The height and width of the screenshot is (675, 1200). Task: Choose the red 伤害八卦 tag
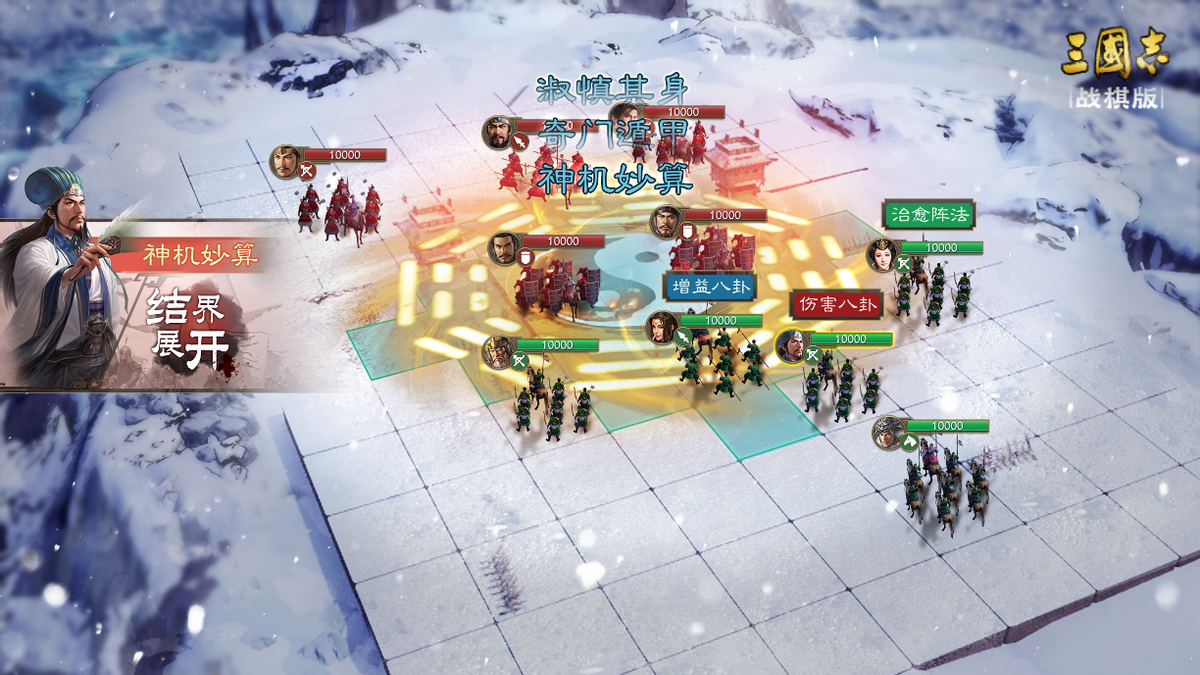pyautogui.click(x=836, y=304)
